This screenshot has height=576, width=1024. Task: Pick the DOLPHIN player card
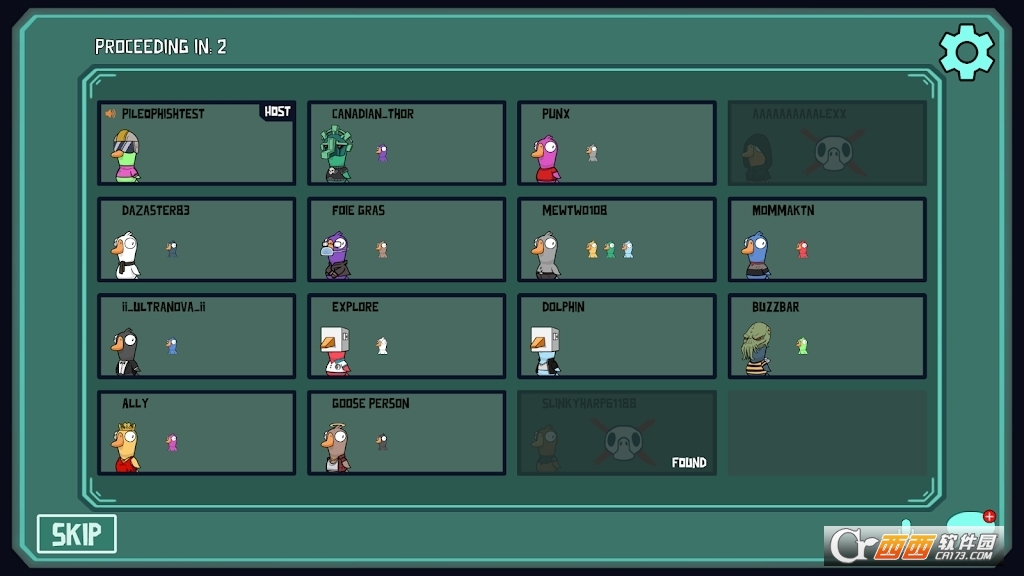coord(616,336)
